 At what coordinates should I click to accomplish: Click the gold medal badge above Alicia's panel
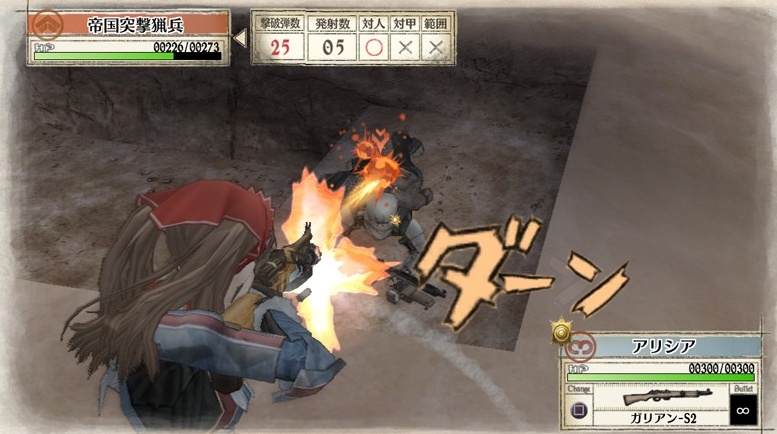click(x=562, y=330)
